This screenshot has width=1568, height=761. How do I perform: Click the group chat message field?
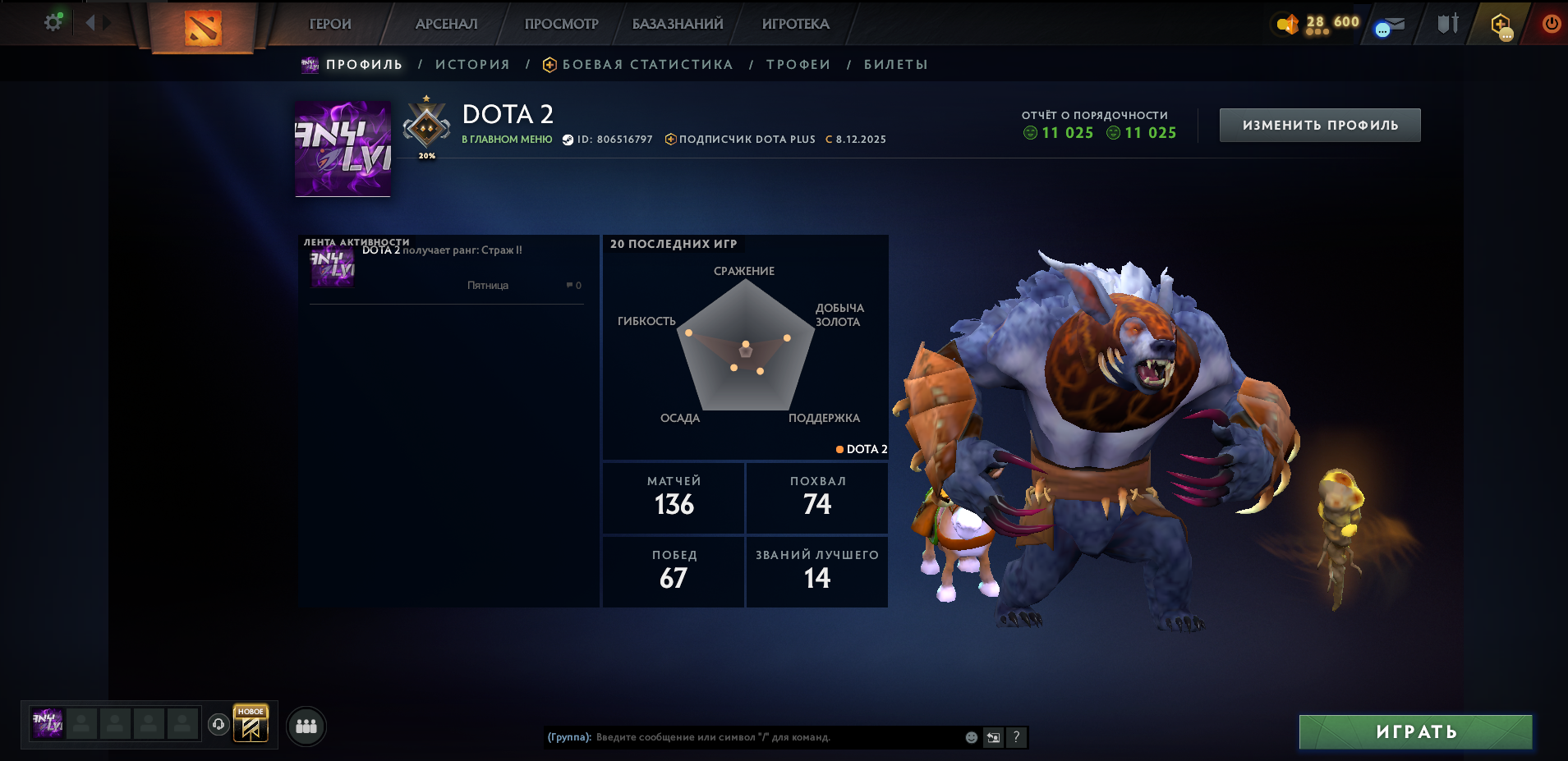click(772, 737)
